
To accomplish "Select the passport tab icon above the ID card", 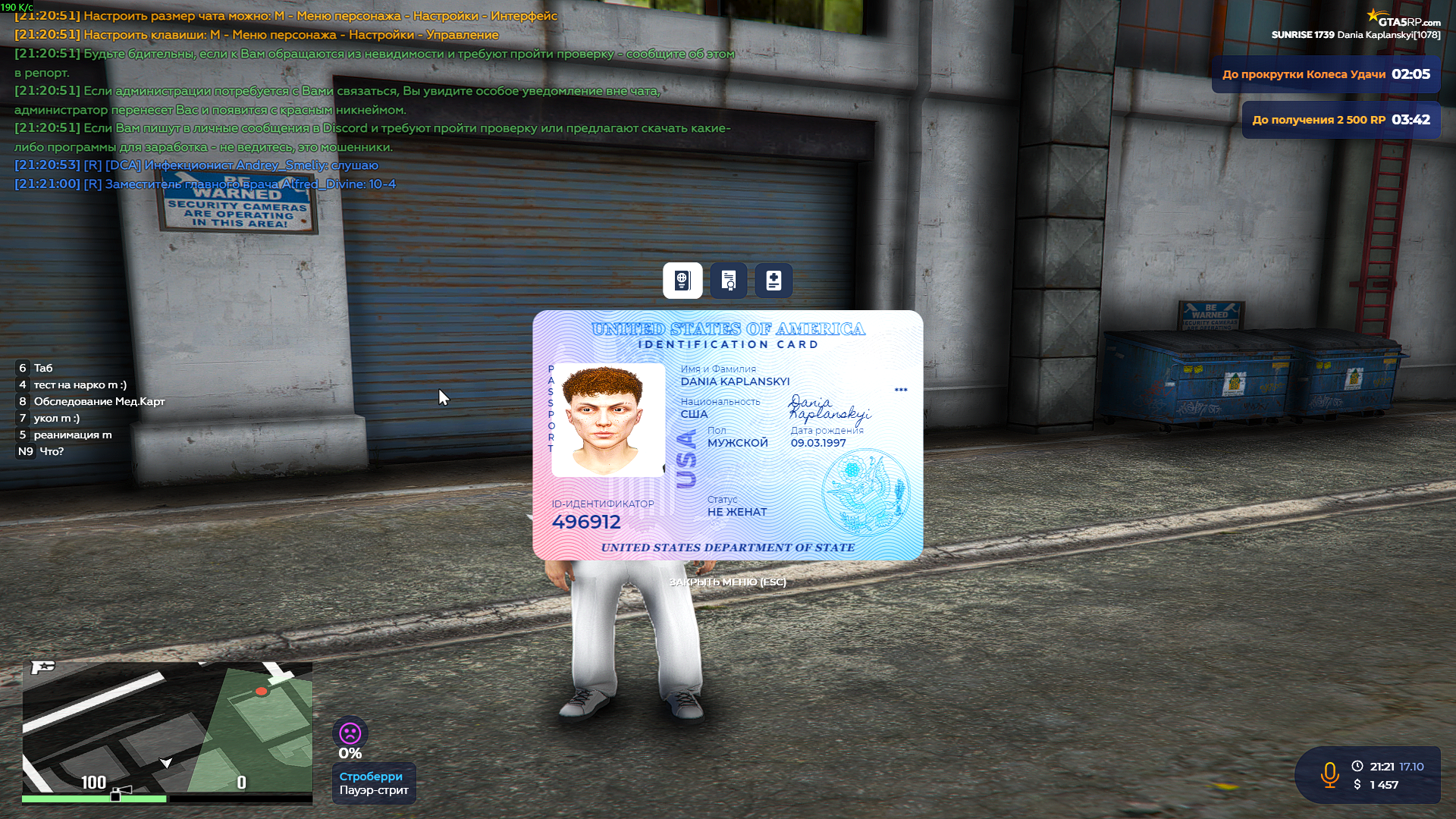I will tap(682, 281).
